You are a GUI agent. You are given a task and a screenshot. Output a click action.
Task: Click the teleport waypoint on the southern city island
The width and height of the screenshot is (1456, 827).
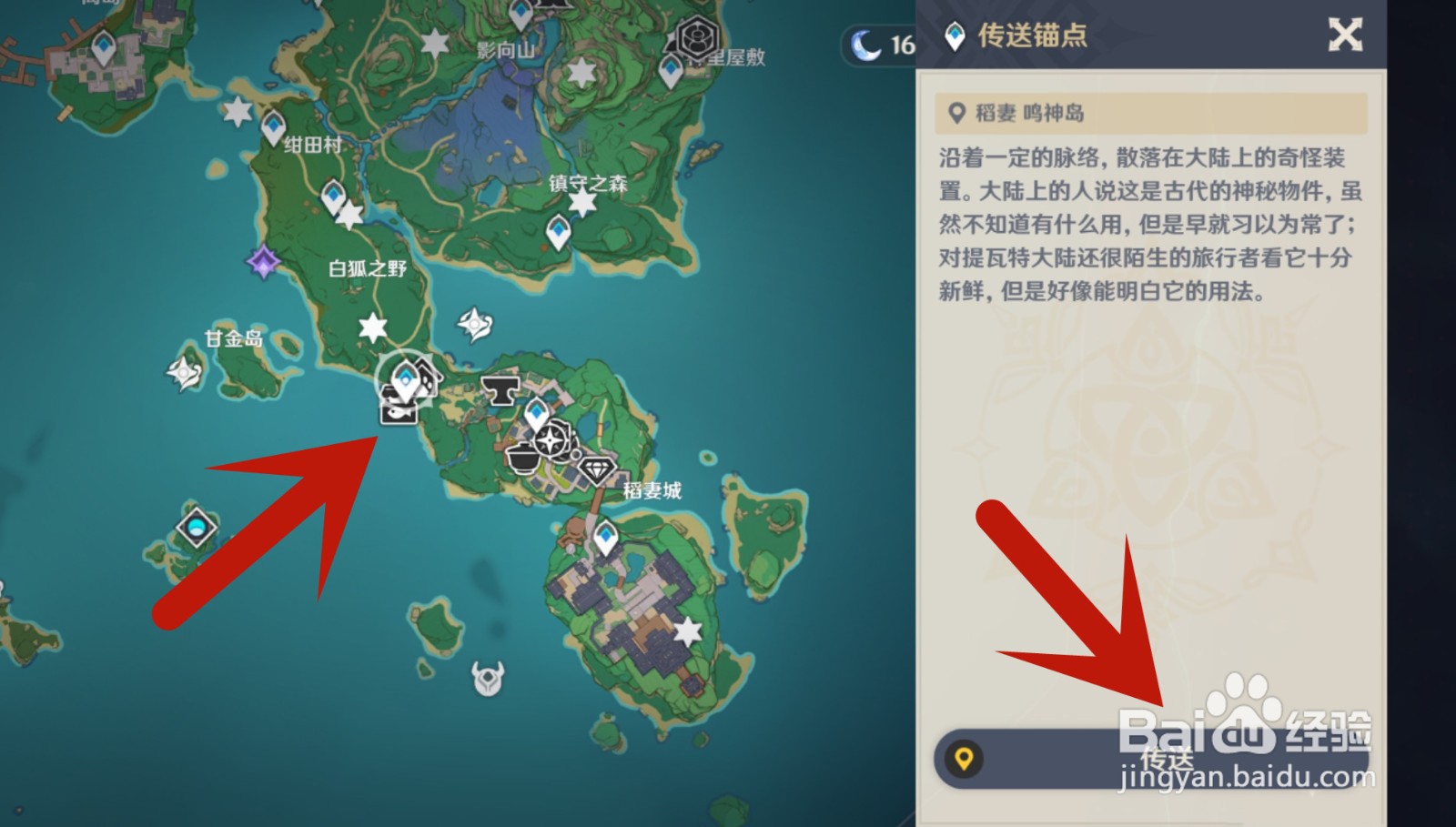point(607,536)
